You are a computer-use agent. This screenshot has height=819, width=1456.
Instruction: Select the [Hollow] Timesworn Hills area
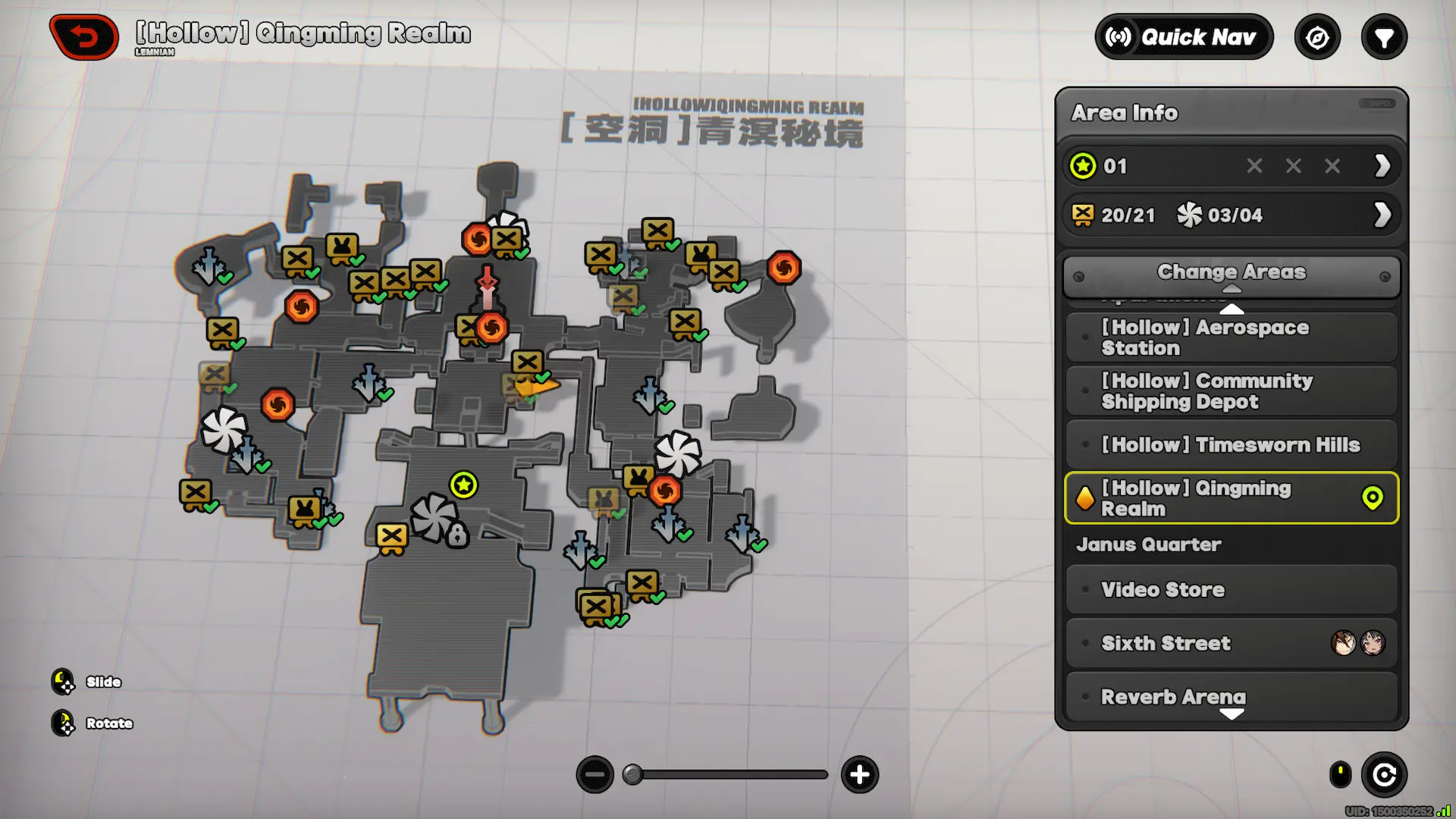[x=1230, y=445]
